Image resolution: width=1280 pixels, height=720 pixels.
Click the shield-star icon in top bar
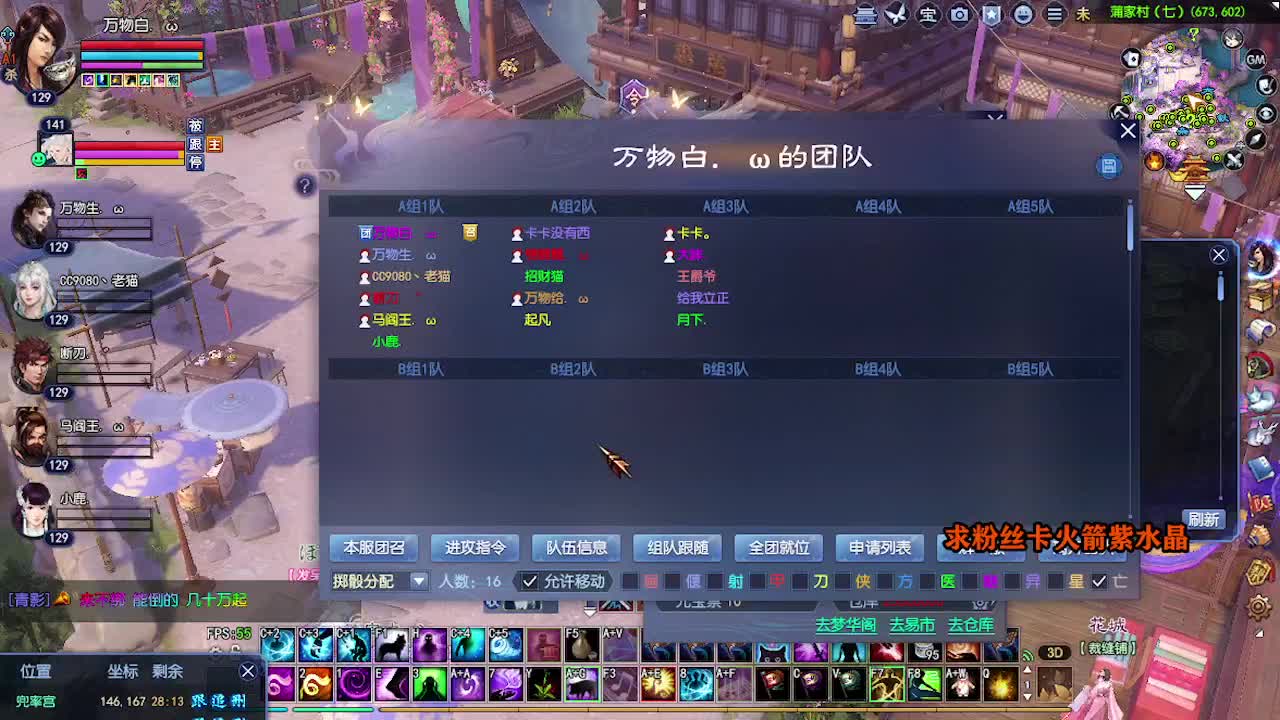click(991, 15)
